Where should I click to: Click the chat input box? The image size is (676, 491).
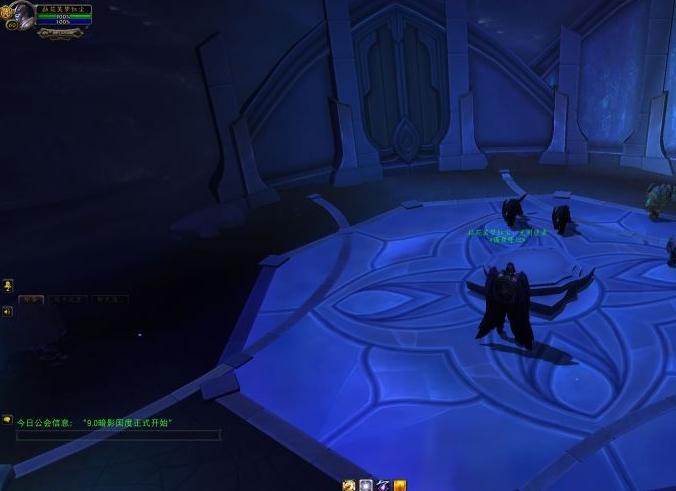click(118, 436)
